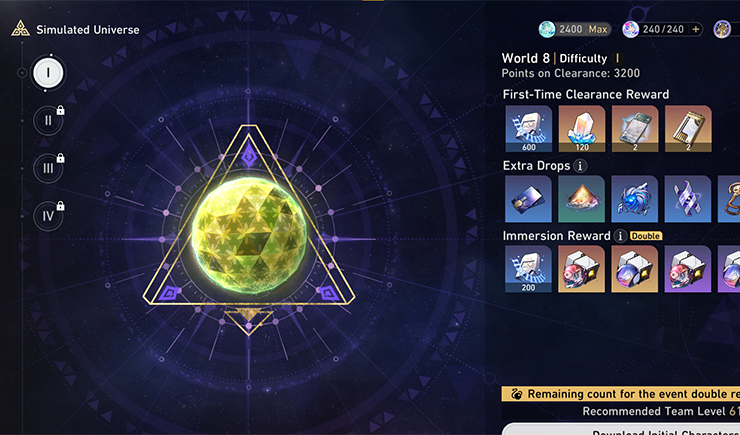View the 120 crystal clearance reward

[581, 129]
